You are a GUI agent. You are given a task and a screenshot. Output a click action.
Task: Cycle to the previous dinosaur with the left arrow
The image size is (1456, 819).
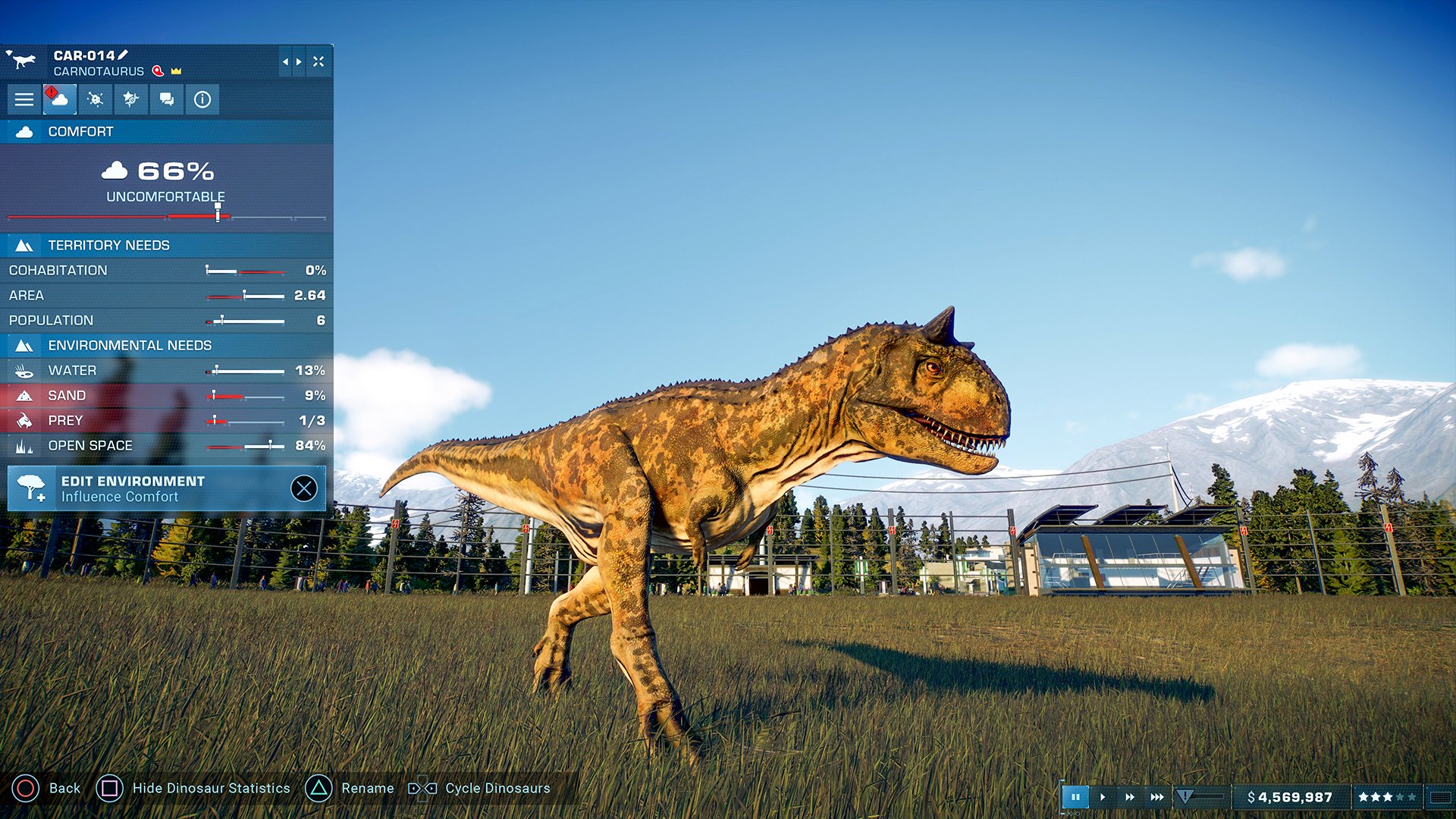click(x=286, y=62)
